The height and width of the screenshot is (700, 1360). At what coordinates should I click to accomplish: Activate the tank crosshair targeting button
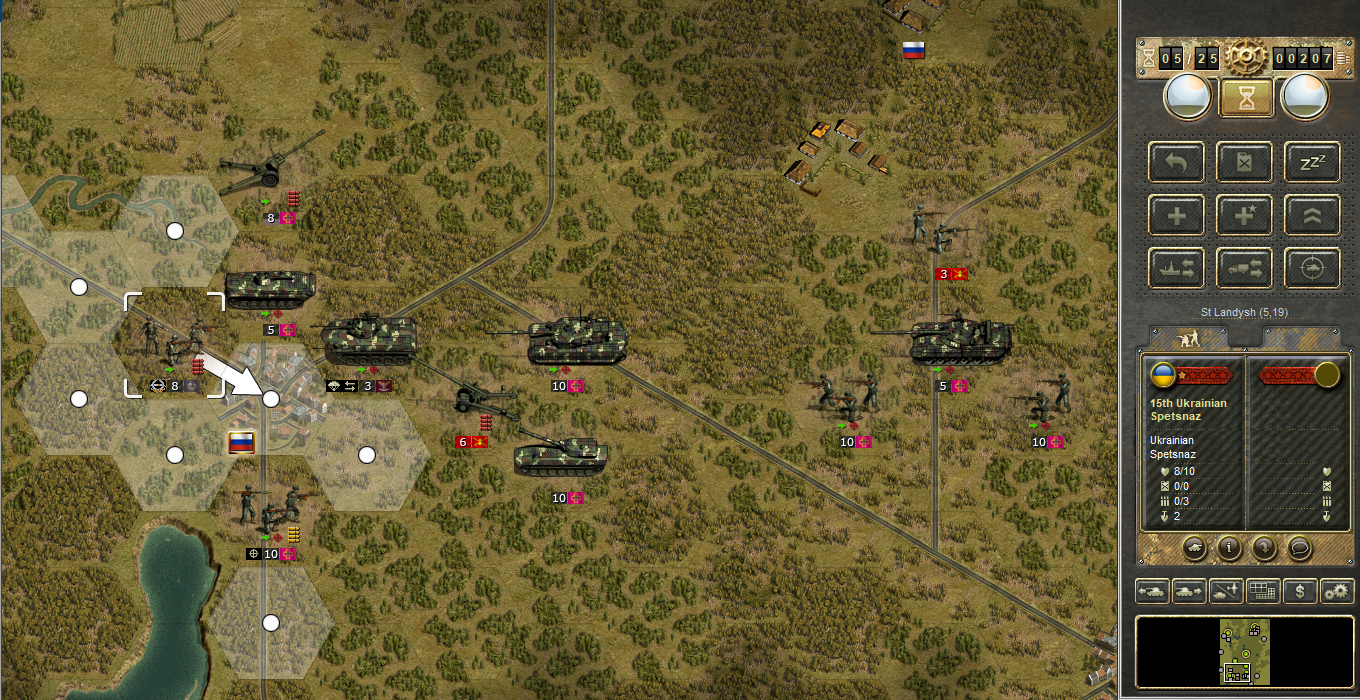(1312, 268)
